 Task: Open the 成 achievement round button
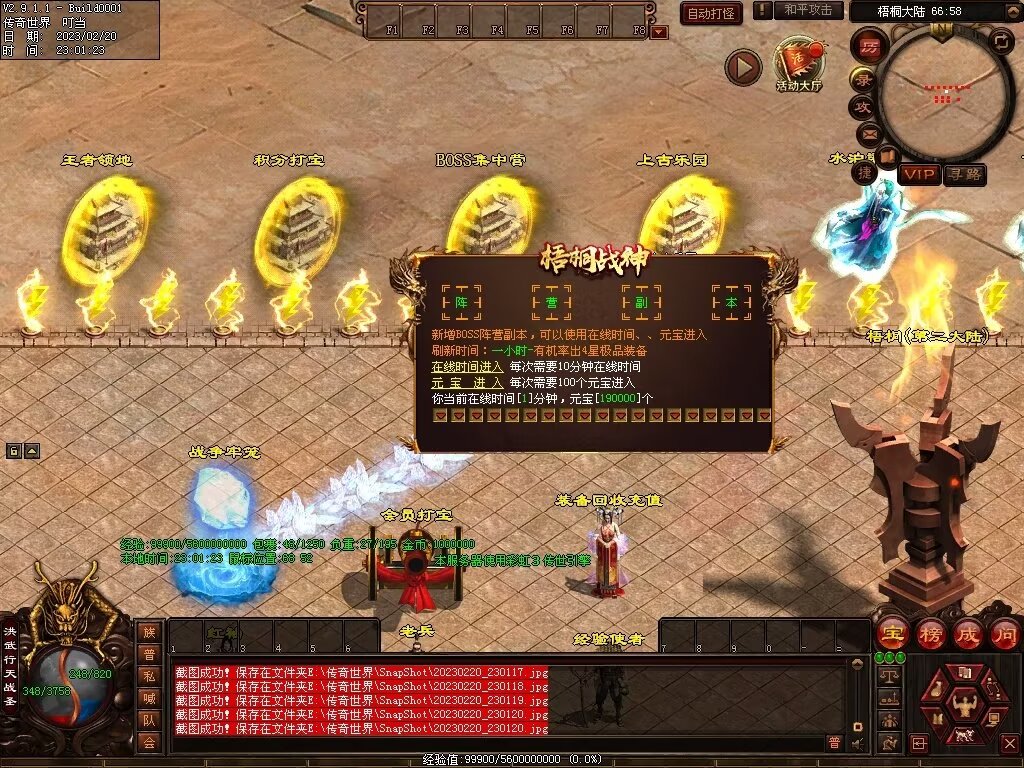[x=967, y=633]
